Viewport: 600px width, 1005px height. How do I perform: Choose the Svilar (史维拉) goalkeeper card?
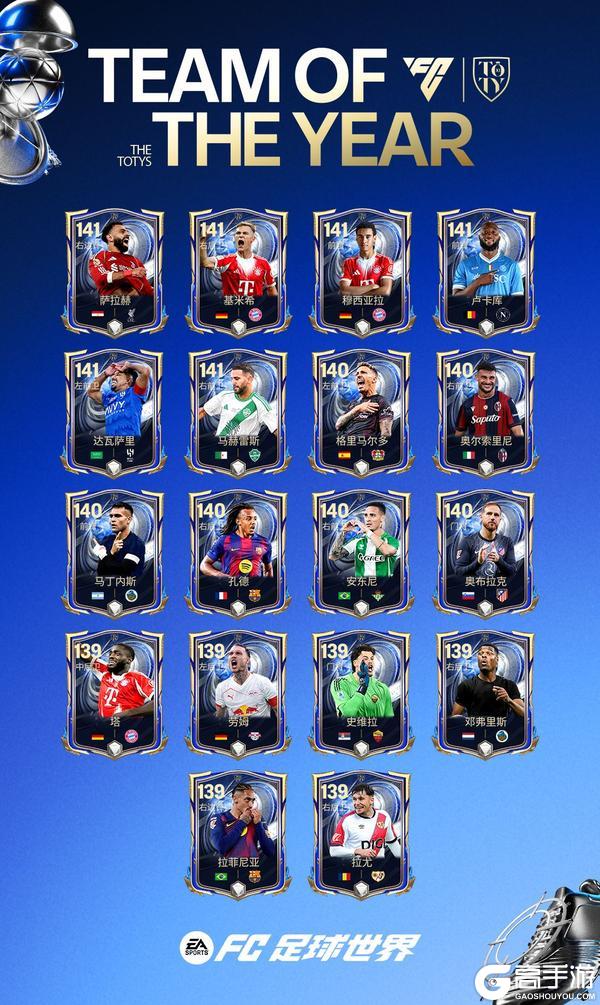(x=361, y=693)
